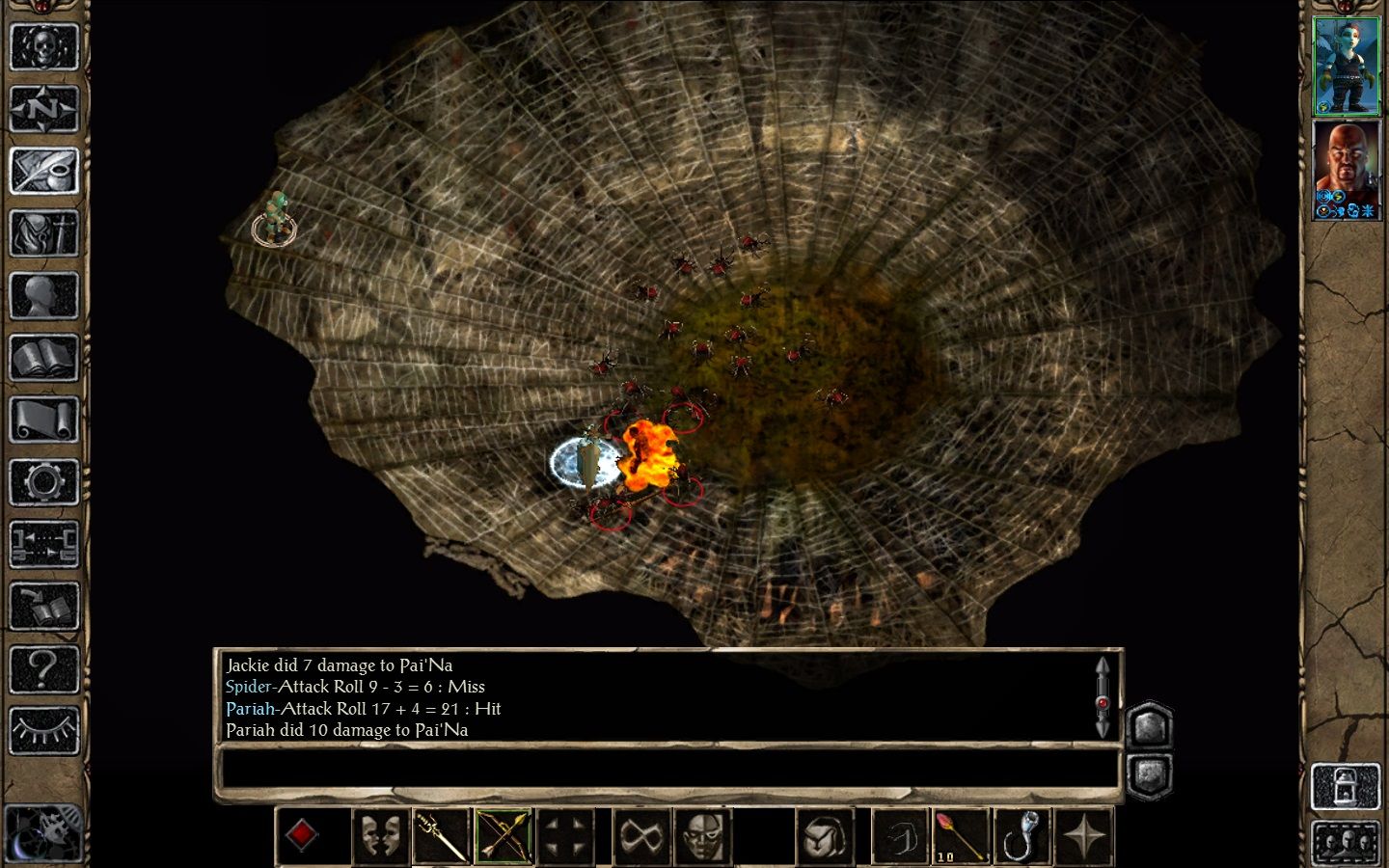Screen dimensions: 1389x868
Task: Click the question mark help button
Action: tap(43, 668)
